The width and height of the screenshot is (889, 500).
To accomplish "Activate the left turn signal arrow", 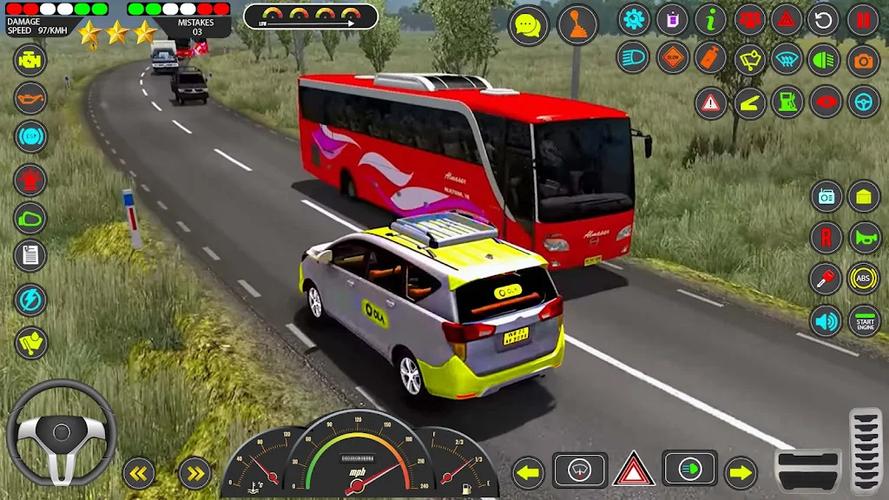I will (x=528, y=470).
